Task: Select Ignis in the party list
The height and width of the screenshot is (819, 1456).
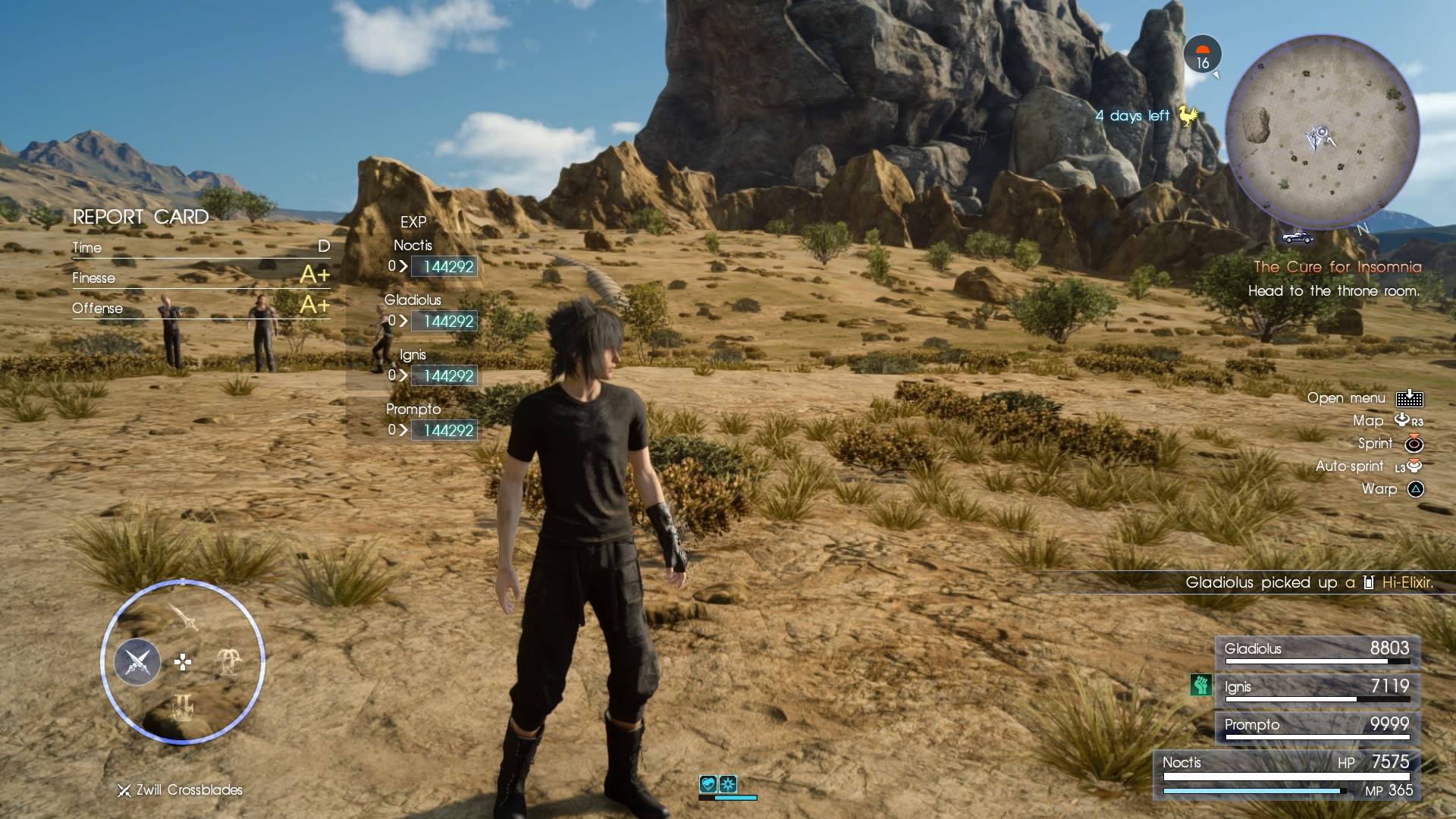Action: (1317, 688)
